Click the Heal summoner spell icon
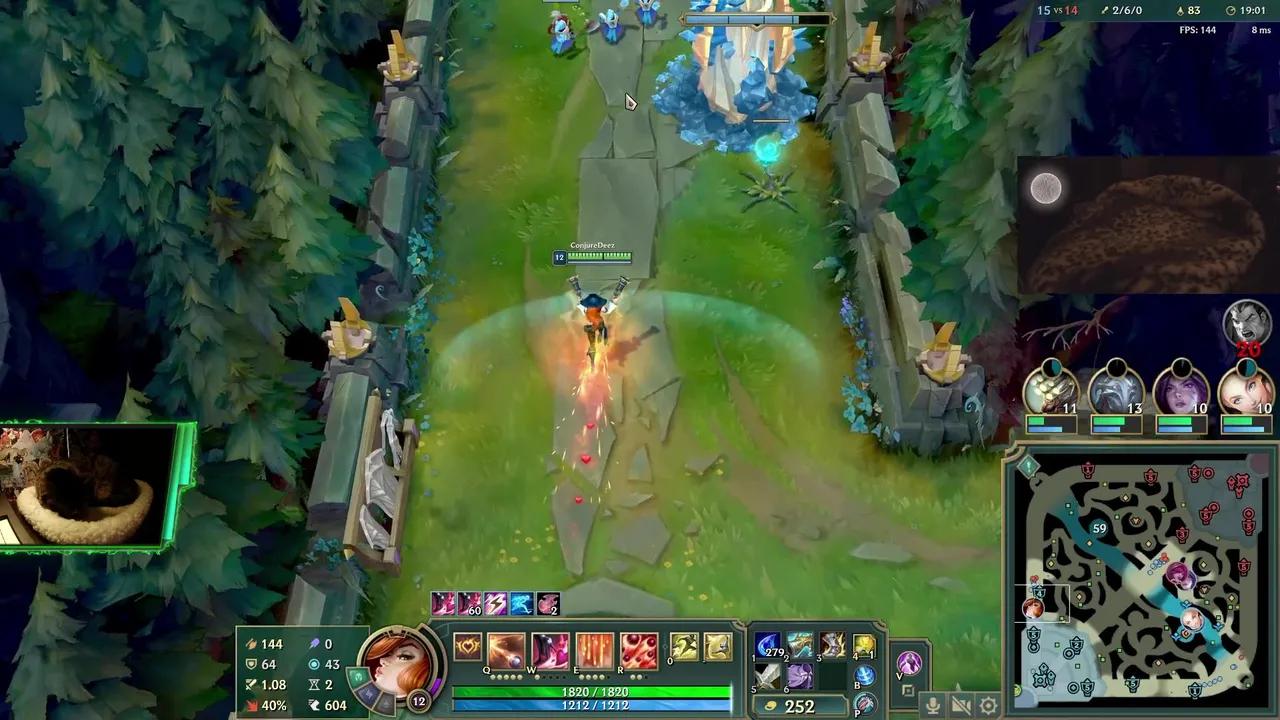The image size is (1280, 720). point(718,648)
